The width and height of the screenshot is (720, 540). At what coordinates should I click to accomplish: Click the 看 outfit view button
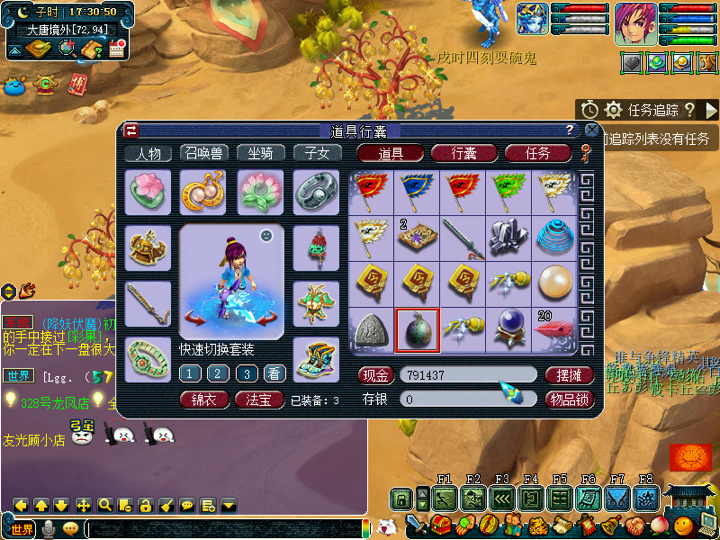coord(273,373)
